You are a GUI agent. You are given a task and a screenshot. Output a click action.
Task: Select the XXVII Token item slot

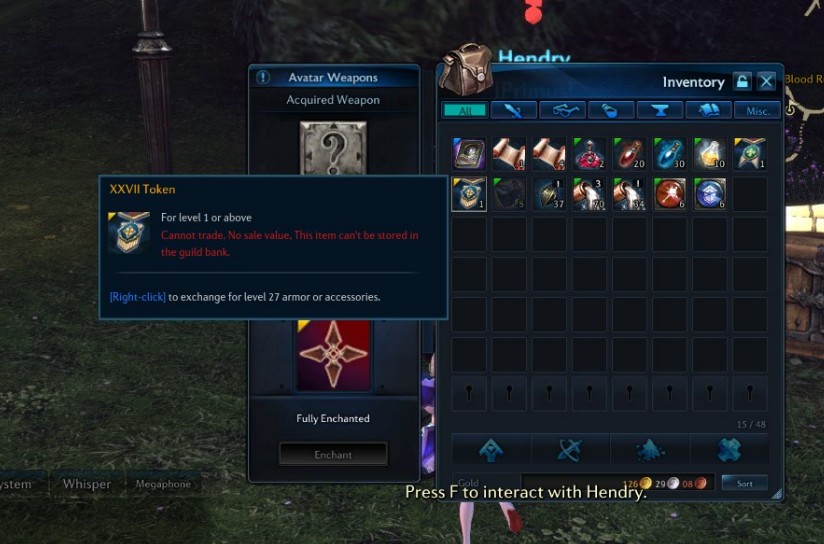pos(469,193)
